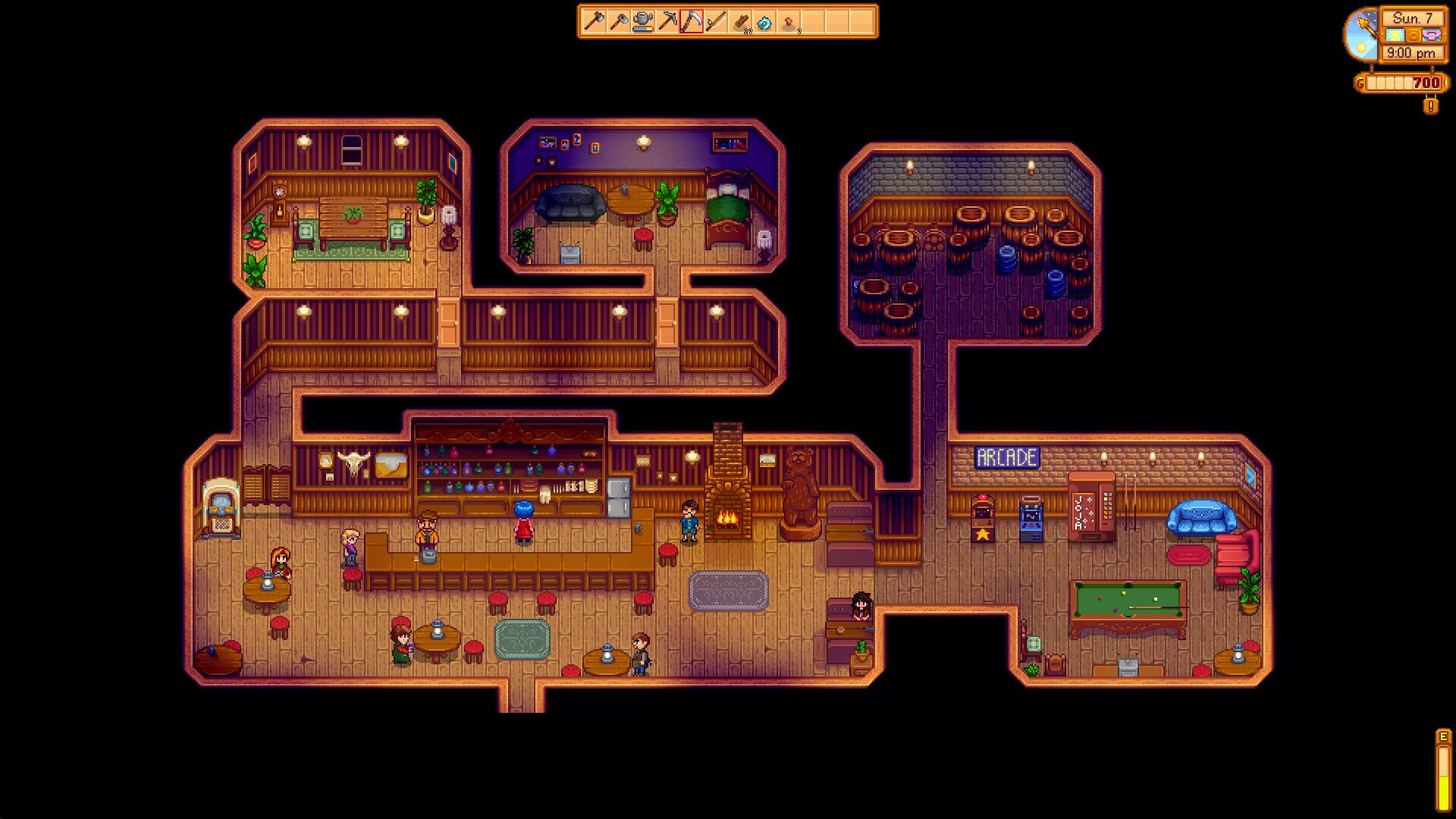Open the quest journal exclamation icon
The width and height of the screenshot is (1456, 819).
pos(1430,106)
